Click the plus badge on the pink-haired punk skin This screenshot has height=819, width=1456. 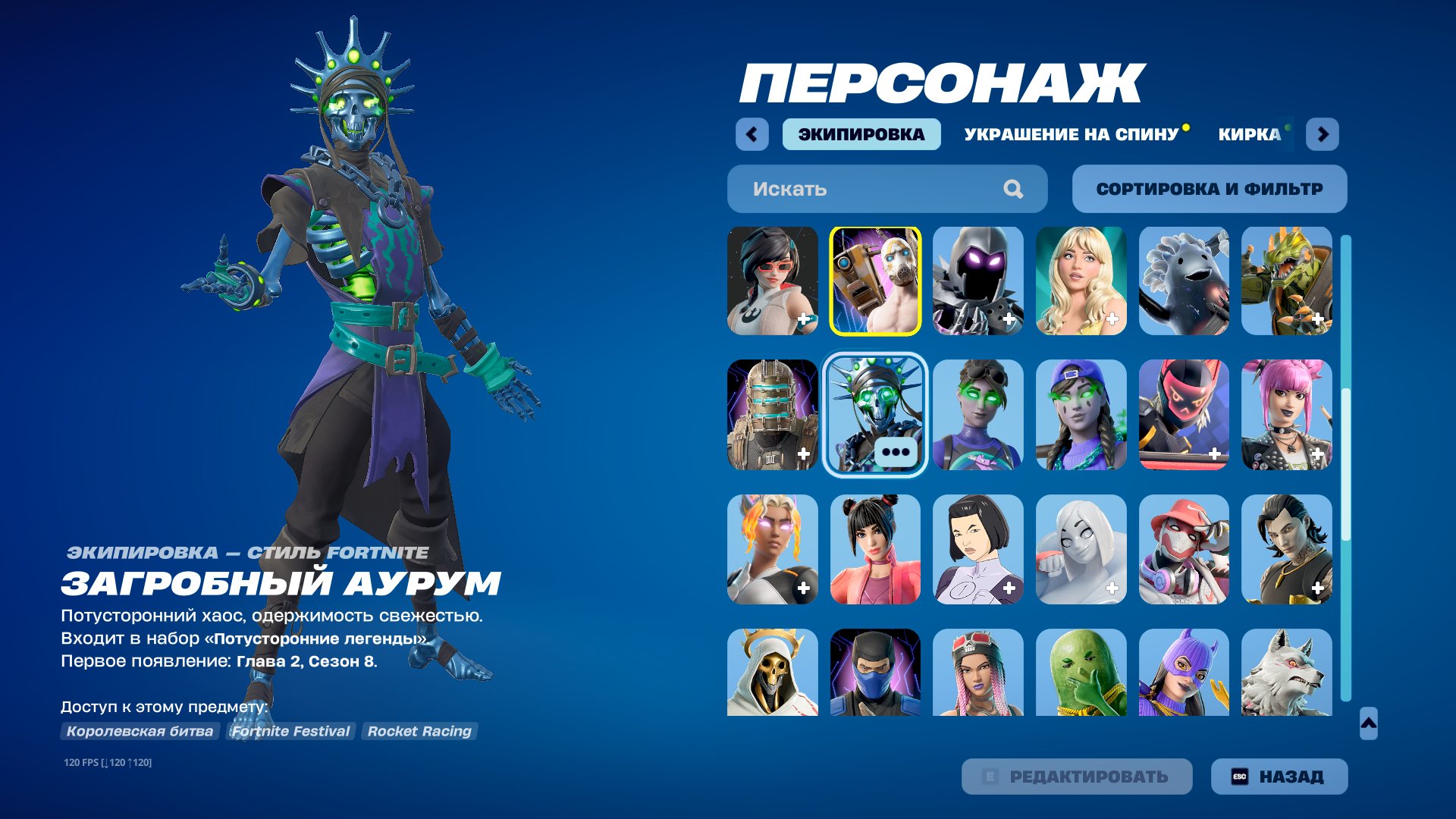pos(1319,455)
